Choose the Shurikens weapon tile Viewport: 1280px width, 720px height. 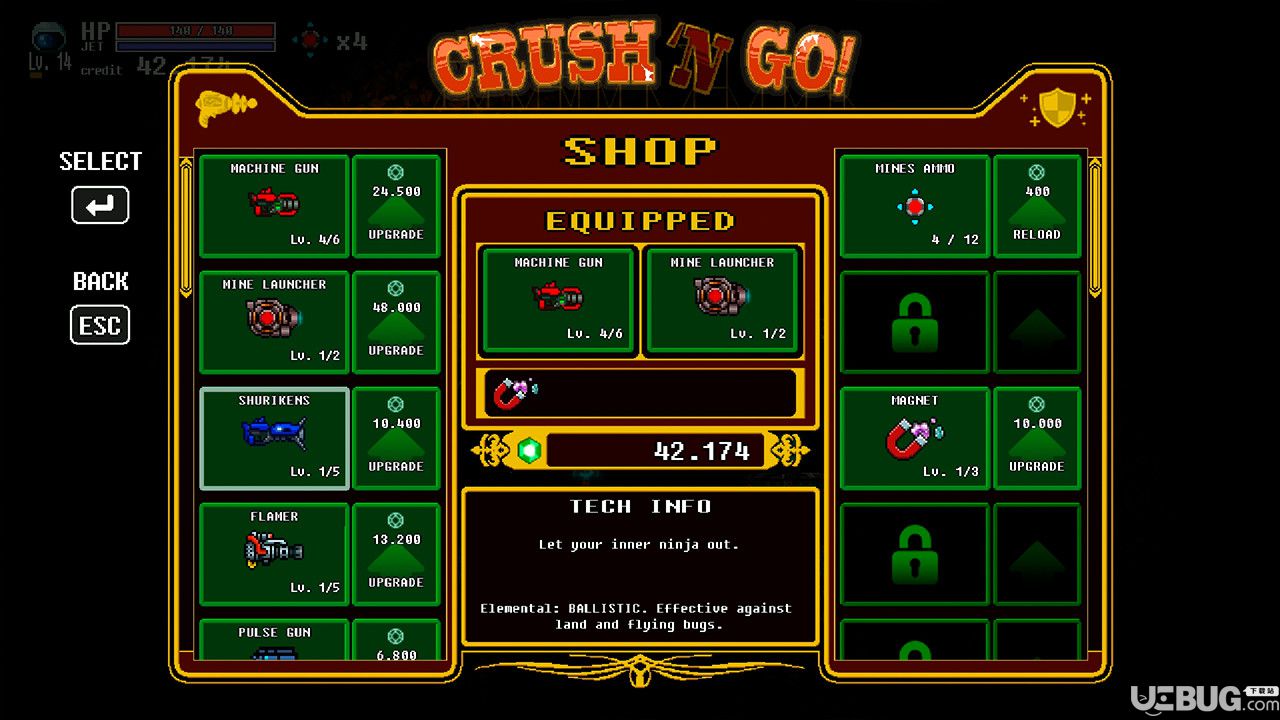[x=274, y=438]
